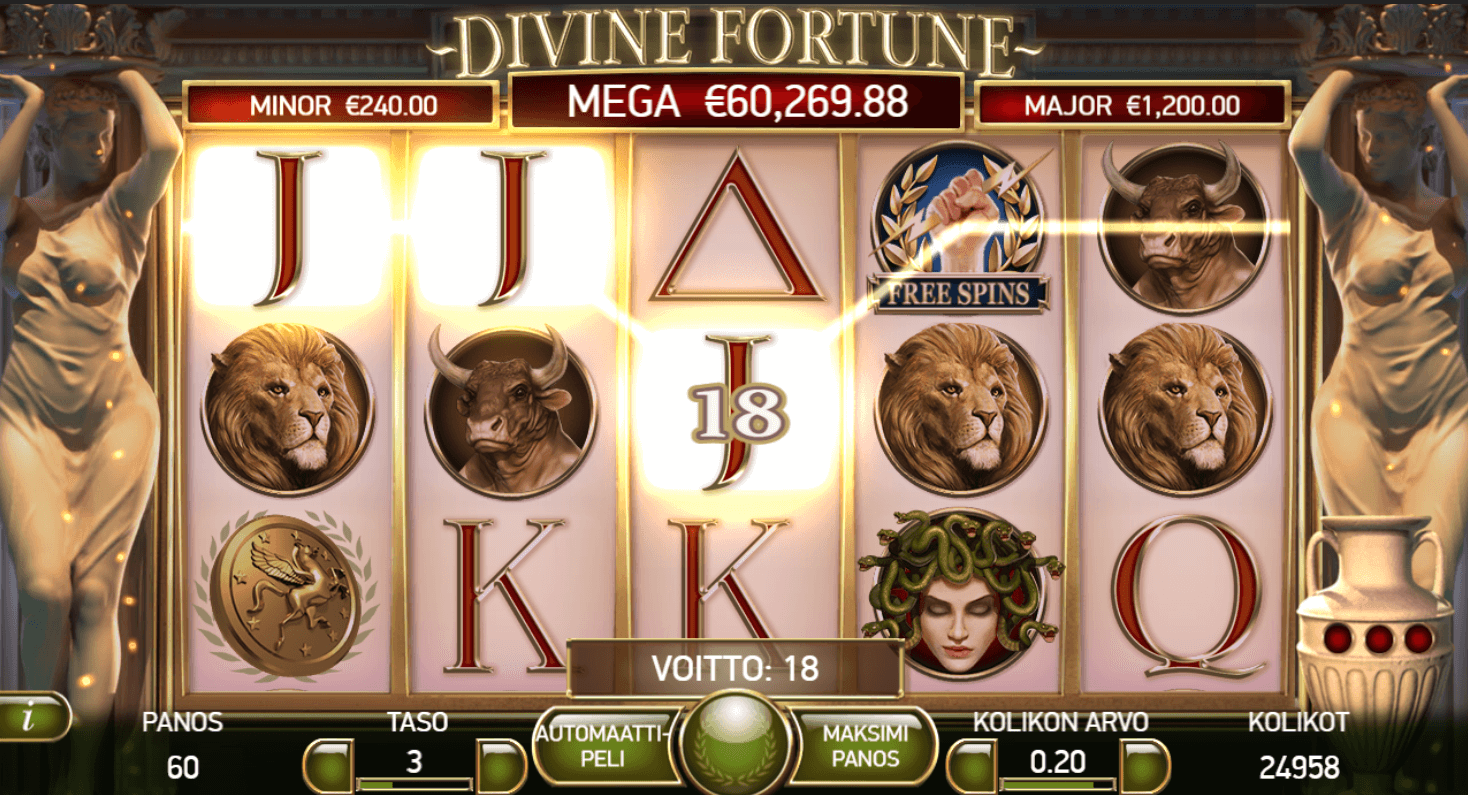1468x795 pixels.
Task: Set max bet using MAKSIMI PANOS
Action: click(866, 744)
